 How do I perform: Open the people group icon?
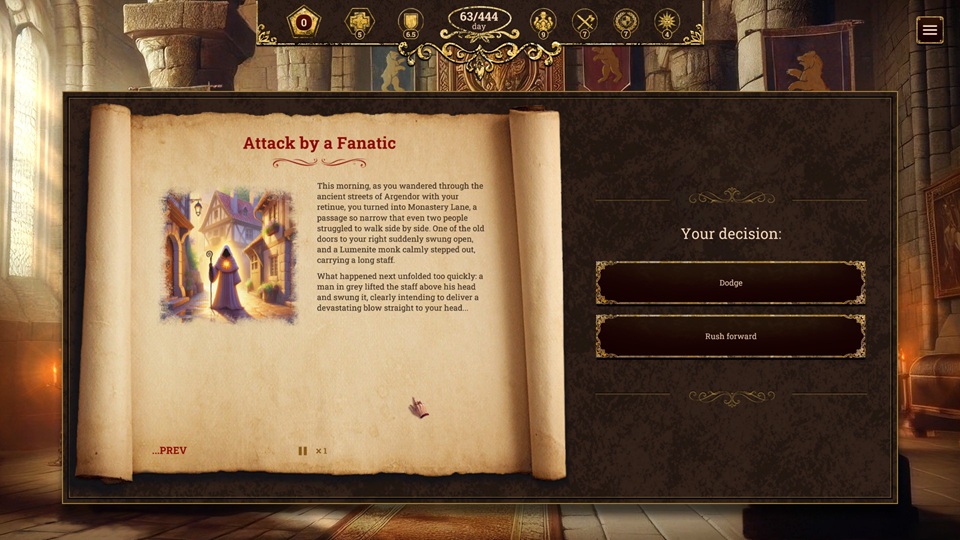[x=543, y=21]
